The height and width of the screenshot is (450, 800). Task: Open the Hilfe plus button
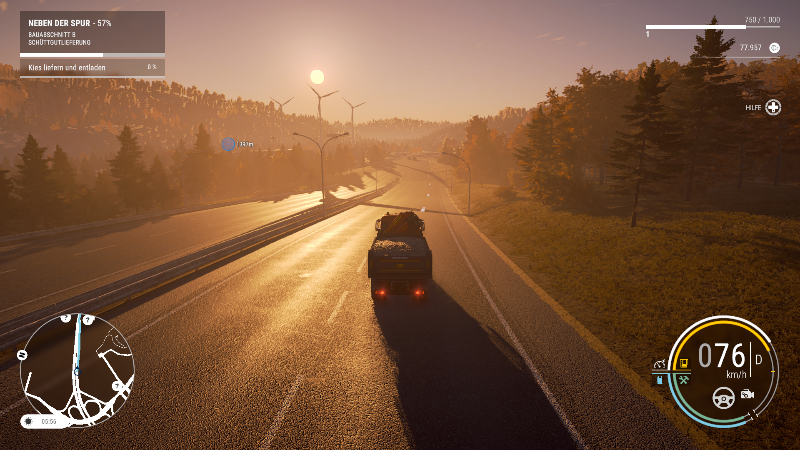coord(773,107)
